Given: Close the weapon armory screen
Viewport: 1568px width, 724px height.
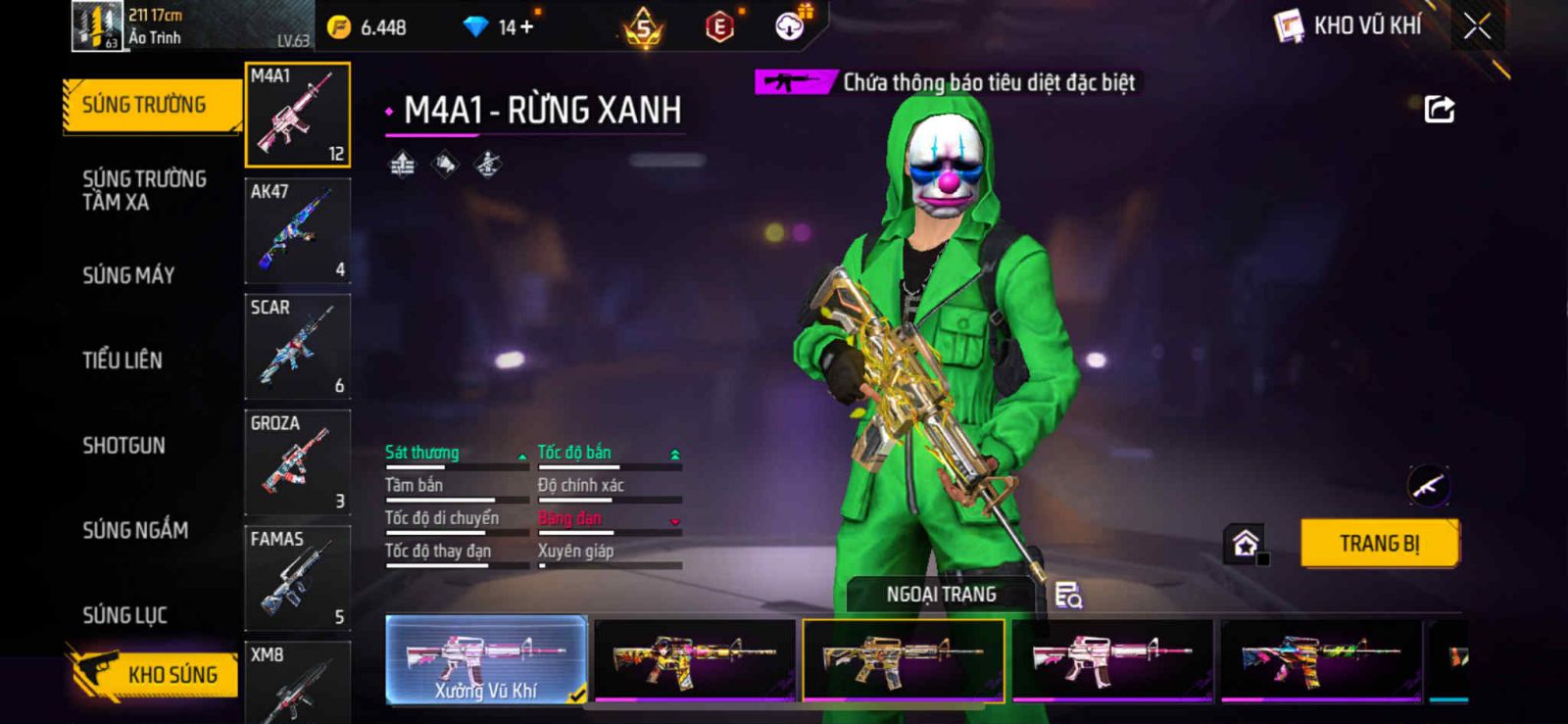Looking at the screenshot, I should (x=1477, y=26).
